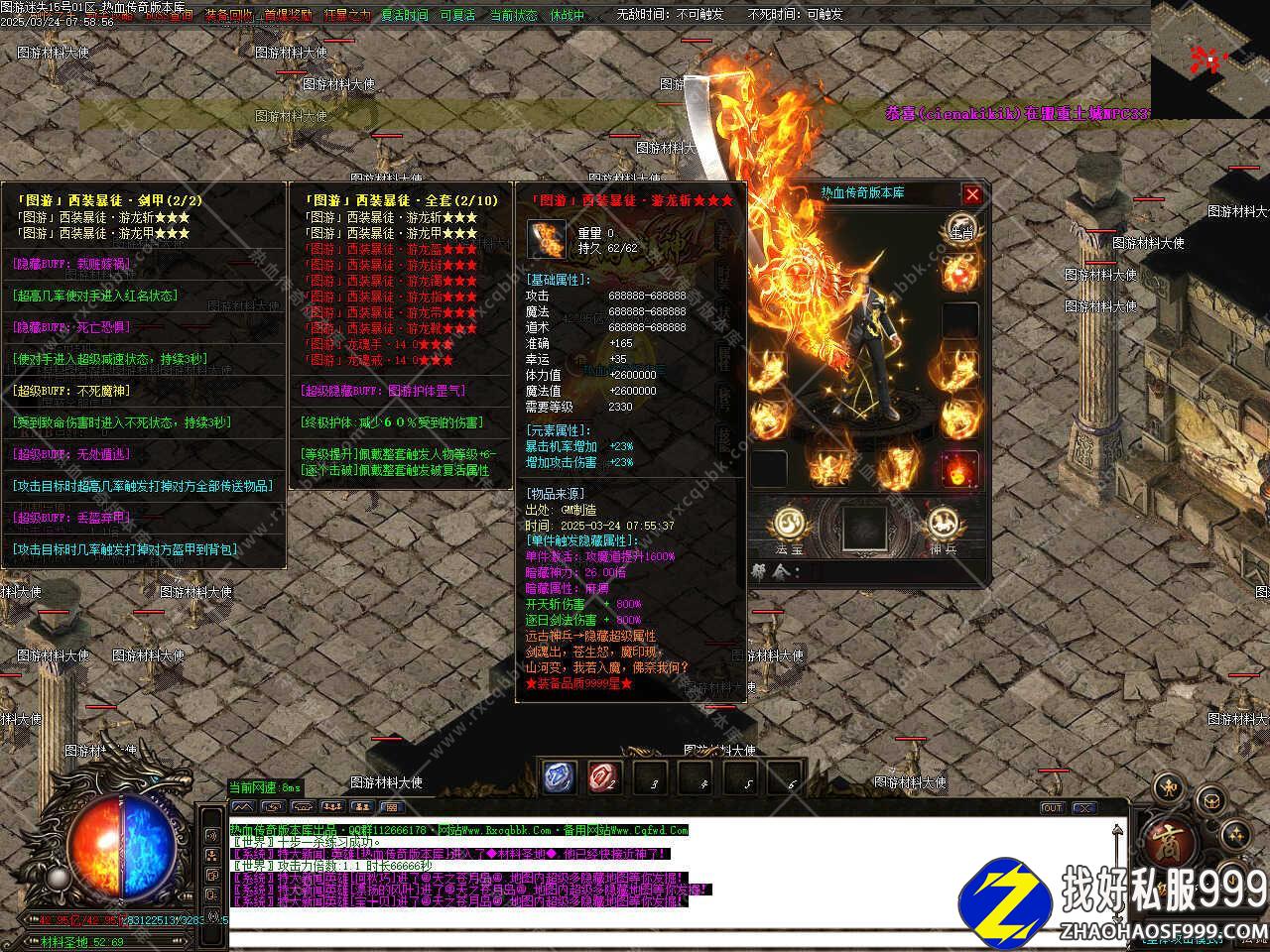Screen dimensions: 1270x952
Task: Open the 首爆奖励 first-drop reward link
Action: tap(288, 15)
